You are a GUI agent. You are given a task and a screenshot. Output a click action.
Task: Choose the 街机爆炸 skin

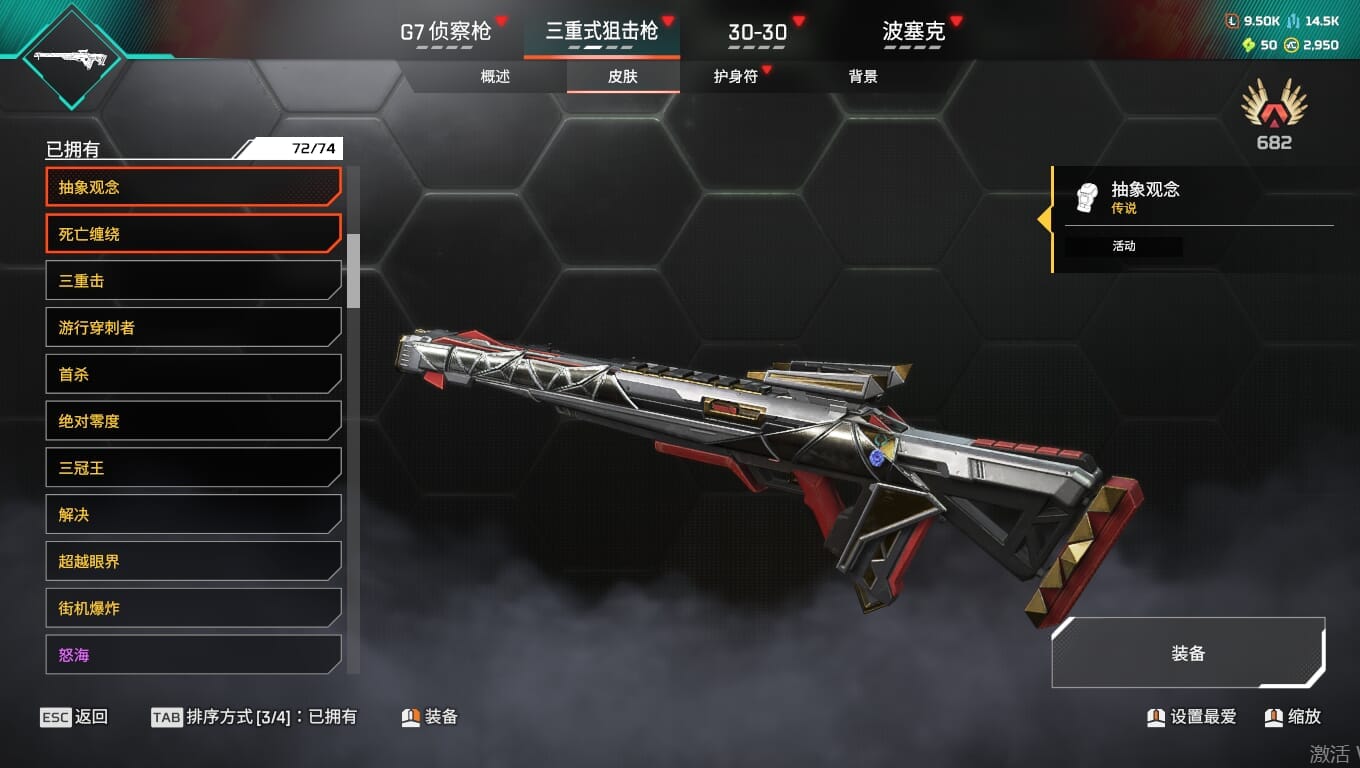(193, 608)
